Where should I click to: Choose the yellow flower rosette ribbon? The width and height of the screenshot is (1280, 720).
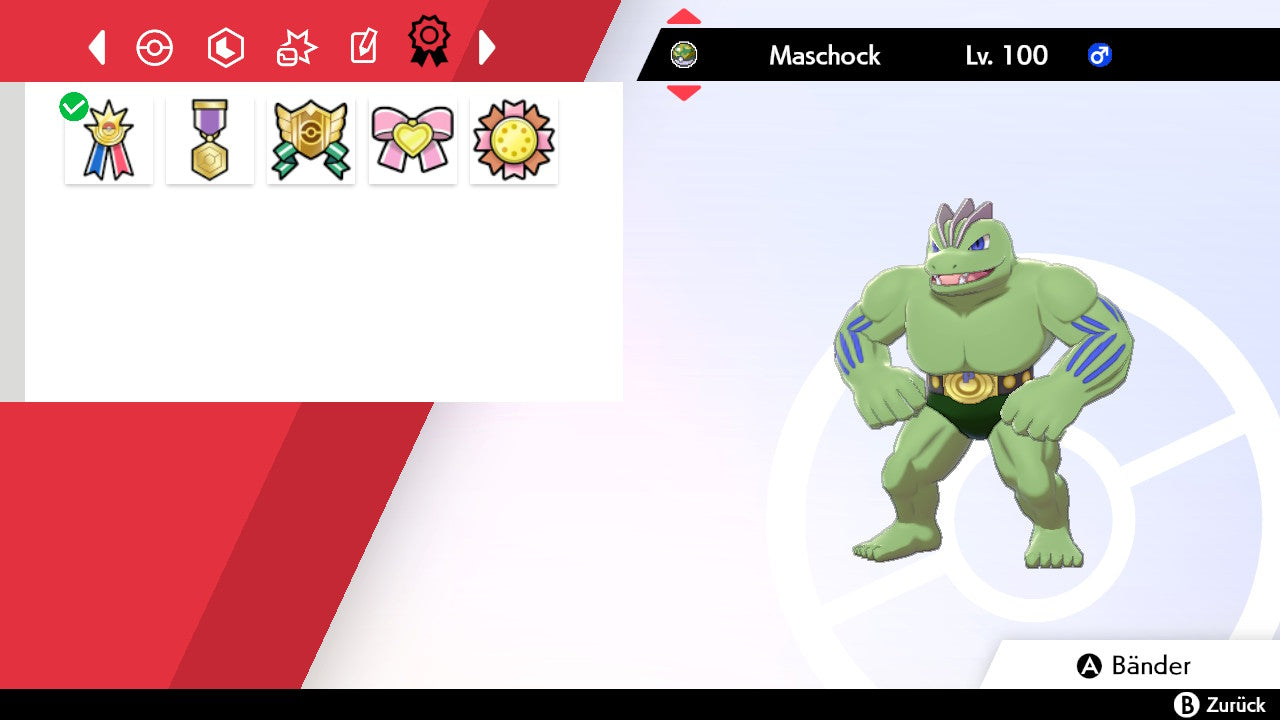coord(514,140)
